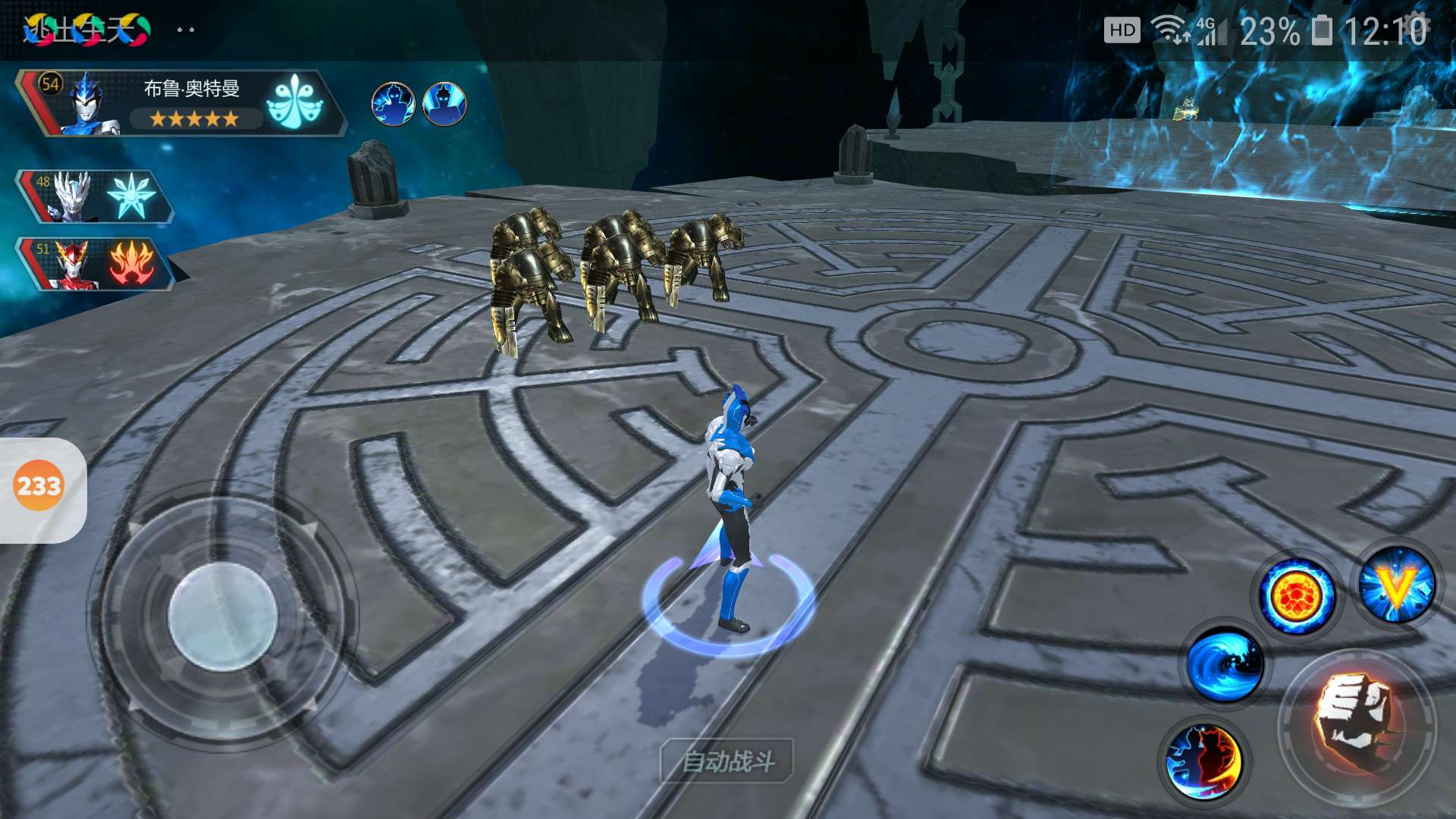Activate the blue water wave skill

[x=1225, y=665]
